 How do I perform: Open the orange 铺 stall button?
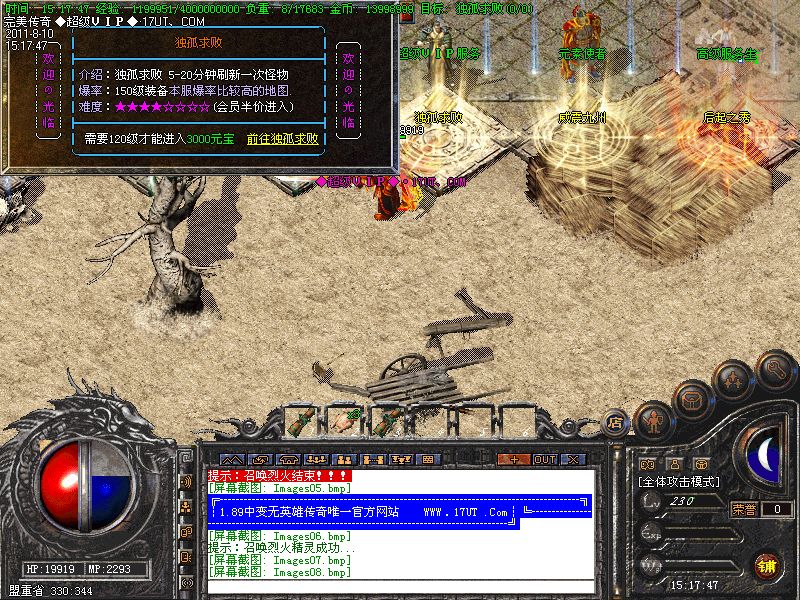(x=766, y=564)
